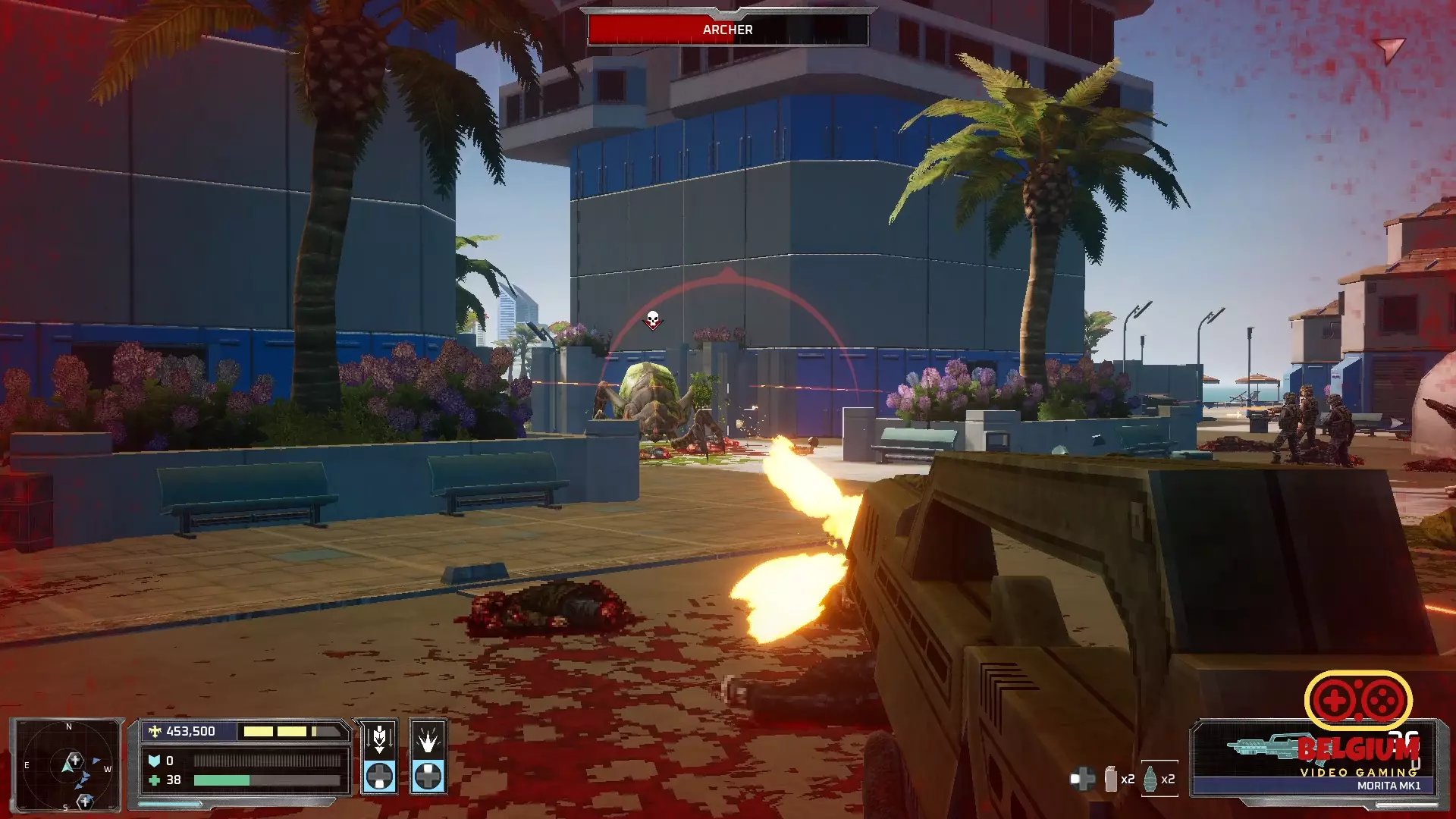Image resolution: width=1456 pixels, height=819 pixels.
Task: Click the compass minimap radar
Action: point(67,764)
